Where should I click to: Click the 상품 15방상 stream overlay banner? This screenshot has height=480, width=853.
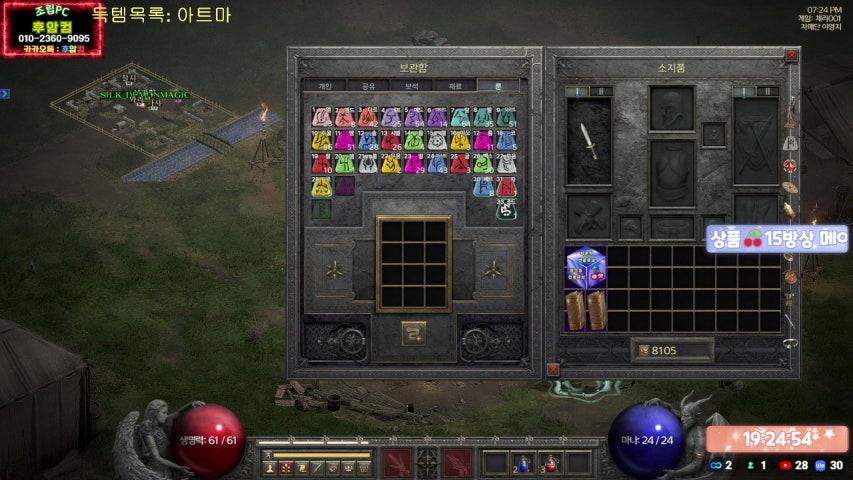point(778,239)
